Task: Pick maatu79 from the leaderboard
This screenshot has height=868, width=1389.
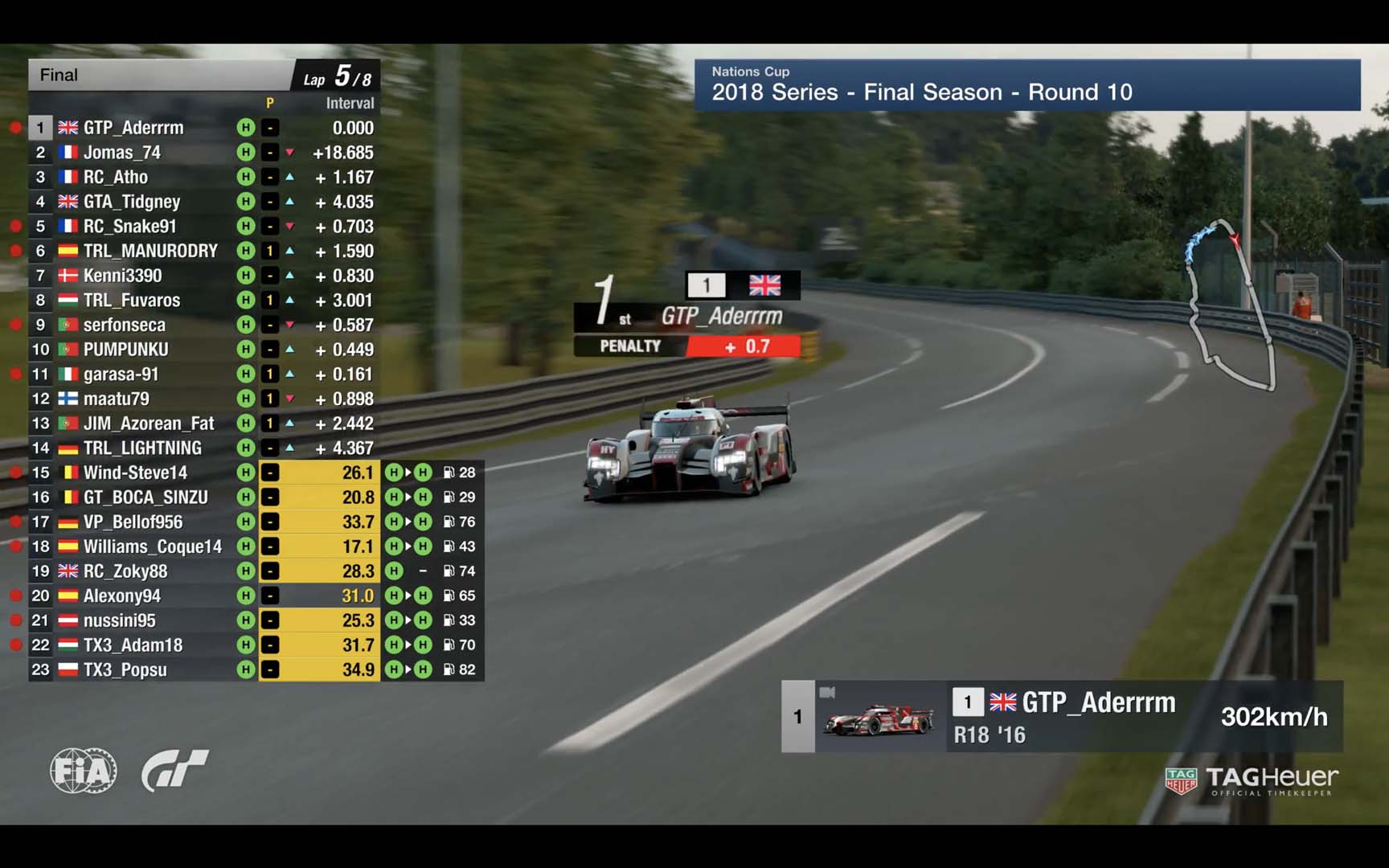Action: 117,399
